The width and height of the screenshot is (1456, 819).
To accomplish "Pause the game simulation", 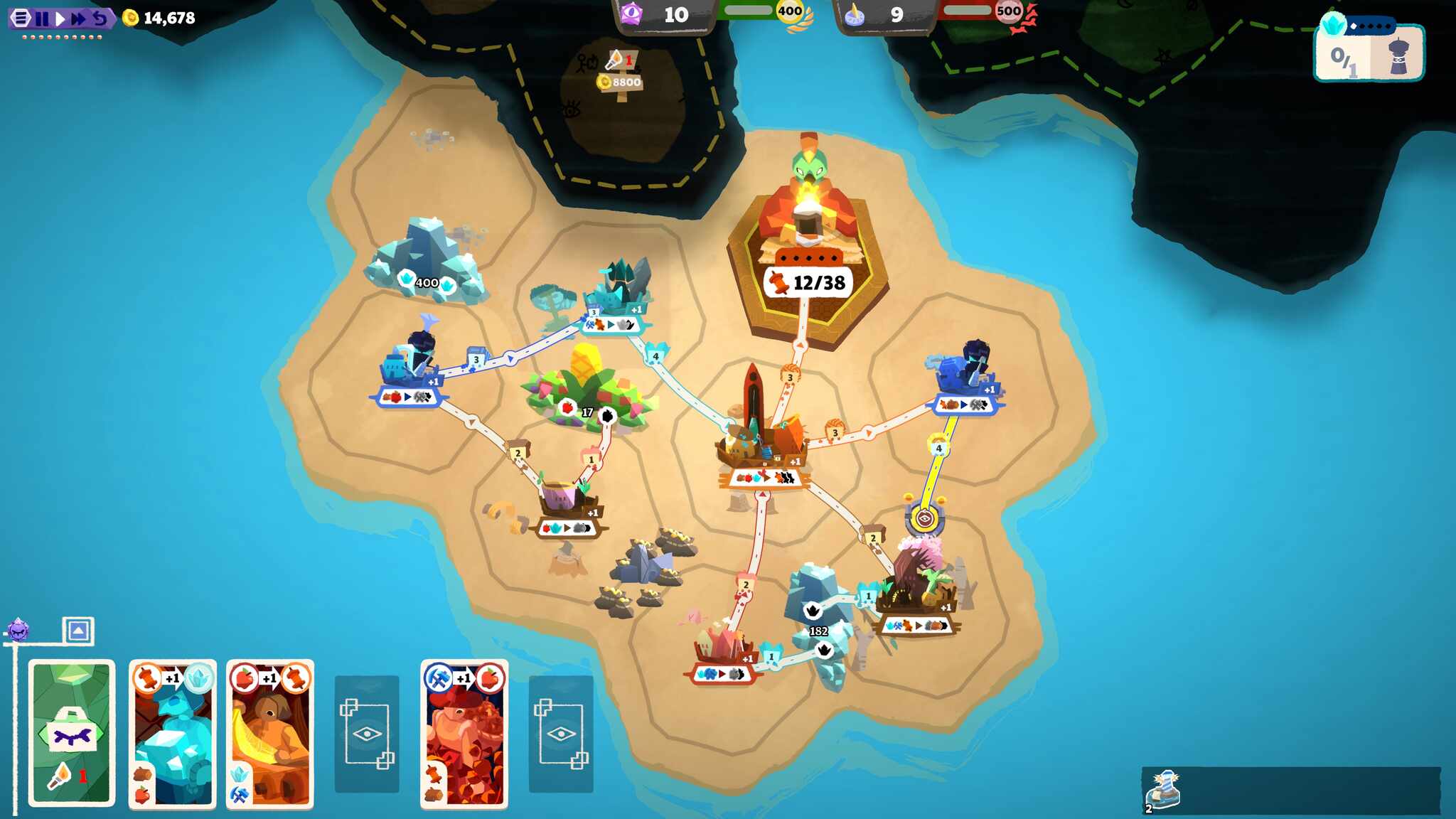I will pos(43,18).
